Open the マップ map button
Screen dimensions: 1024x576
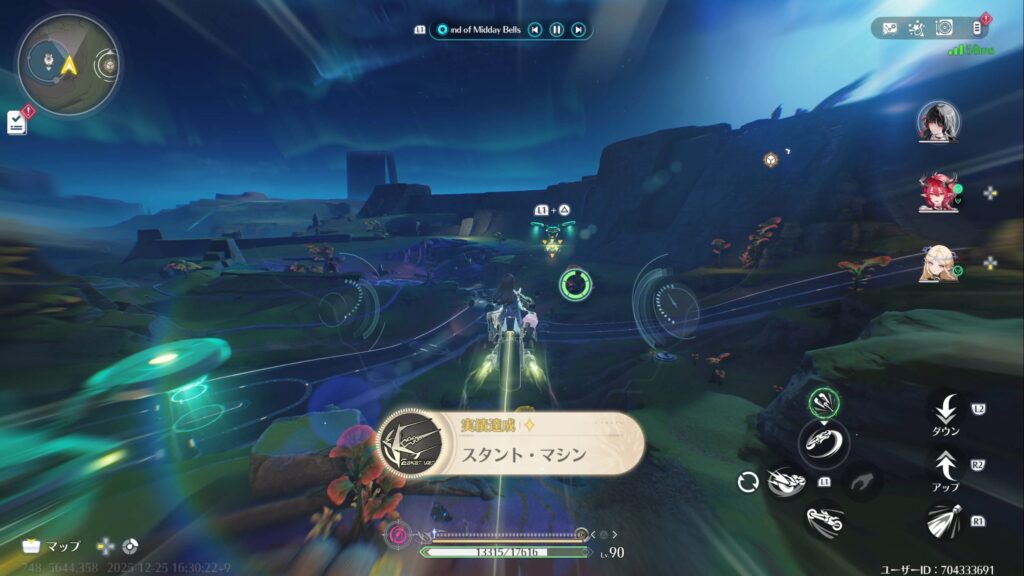50,547
